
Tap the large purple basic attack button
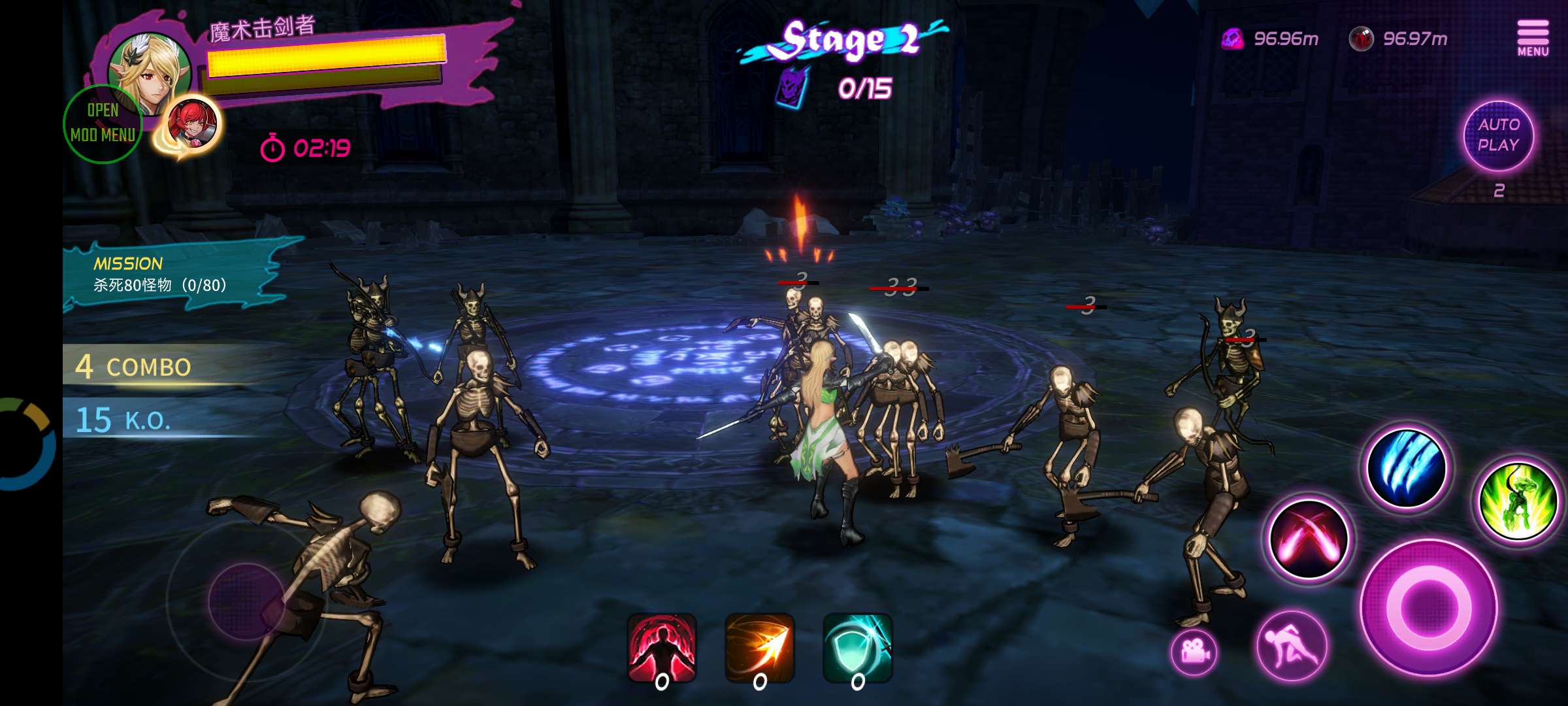[x=1429, y=607]
